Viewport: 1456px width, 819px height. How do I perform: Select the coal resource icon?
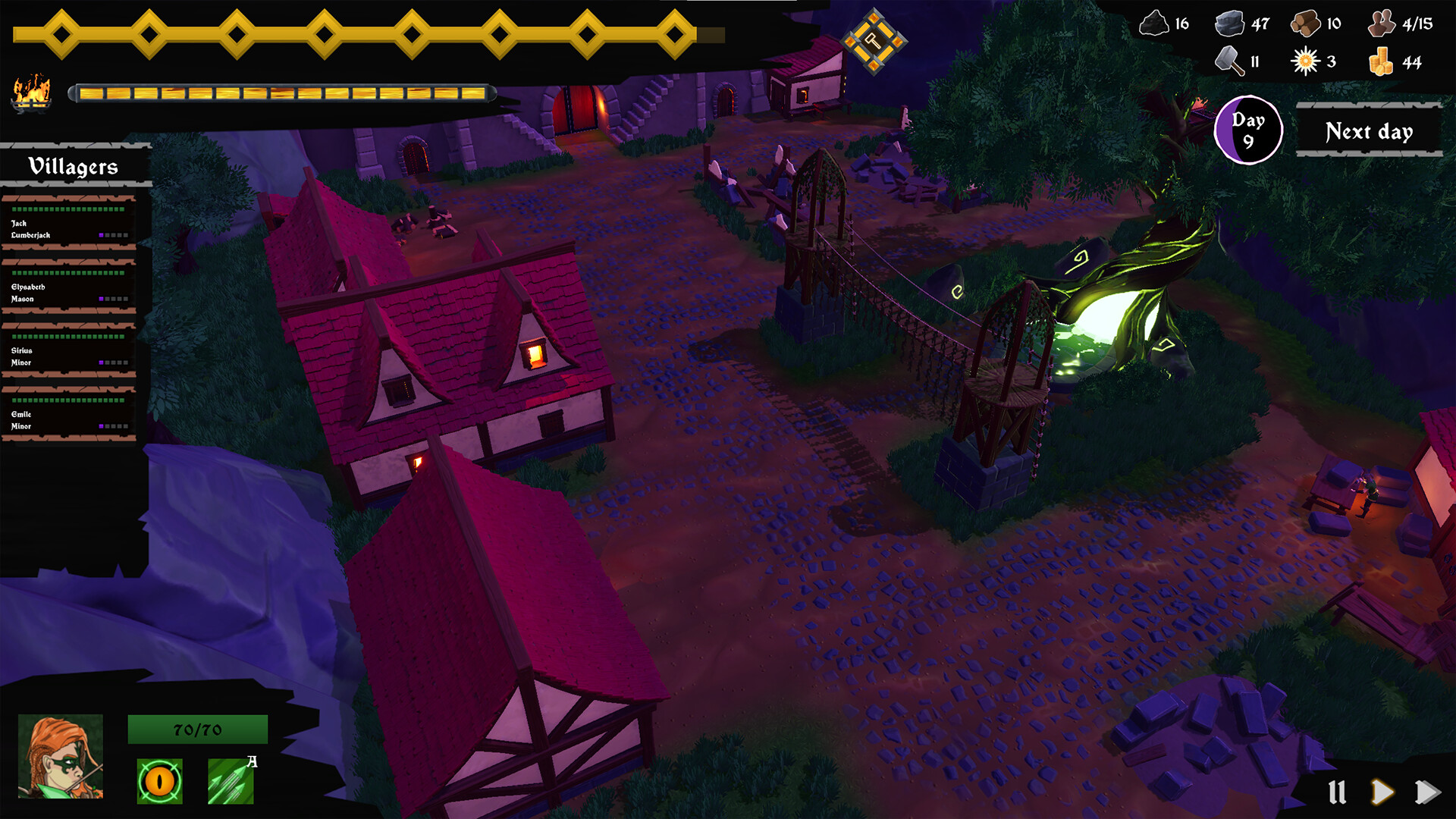[1155, 24]
